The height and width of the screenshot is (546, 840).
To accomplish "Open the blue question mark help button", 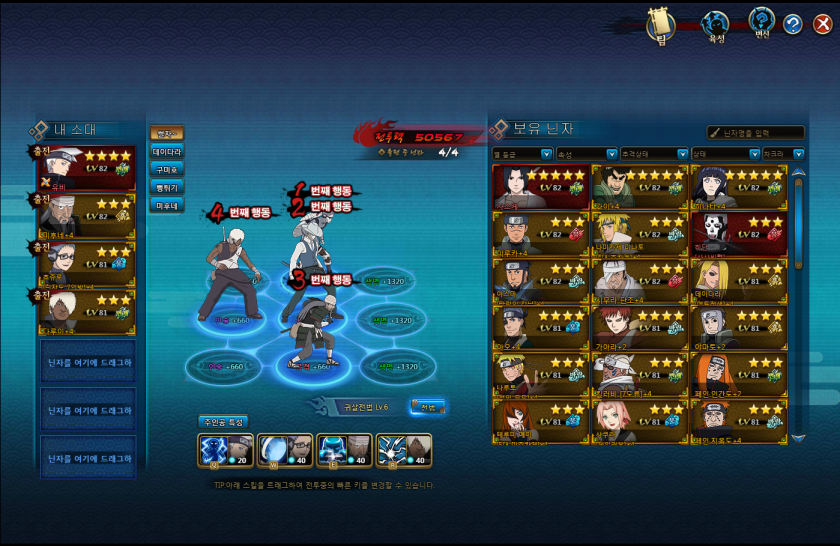I will (x=792, y=25).
